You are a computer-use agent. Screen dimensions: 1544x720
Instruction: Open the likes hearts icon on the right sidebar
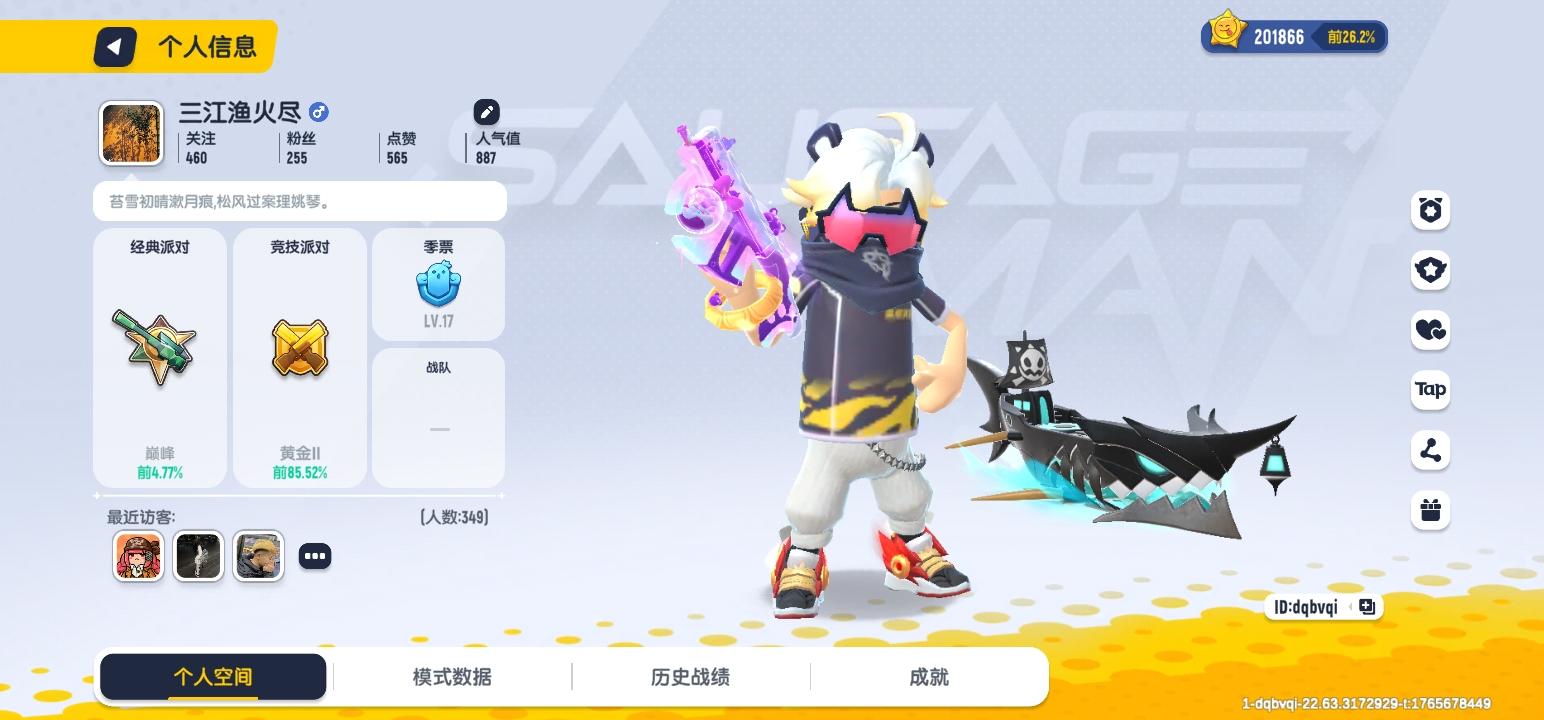coord(1430,330)
